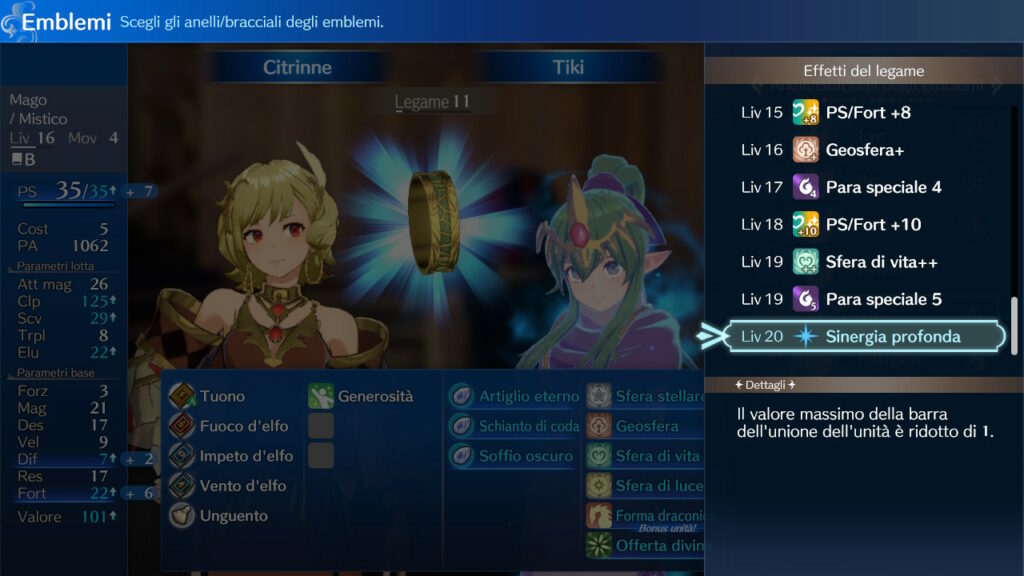Image resolution: width=1024 pixels, height=576 pixels.
Task: Select the Schianto di coda weapon
Action: [x=527, y=426]
